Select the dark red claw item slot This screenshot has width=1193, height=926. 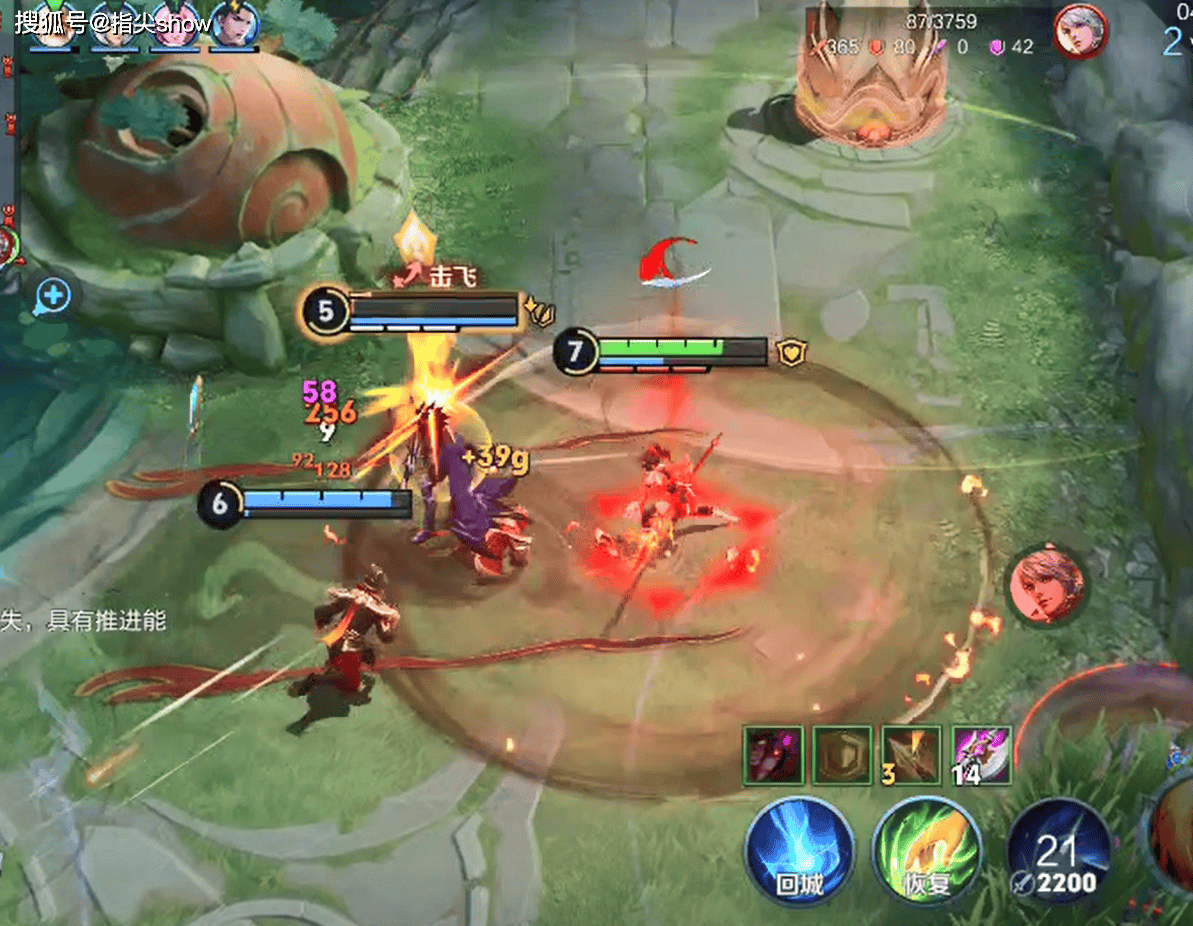pyautogui.click(x=773, y=755)
